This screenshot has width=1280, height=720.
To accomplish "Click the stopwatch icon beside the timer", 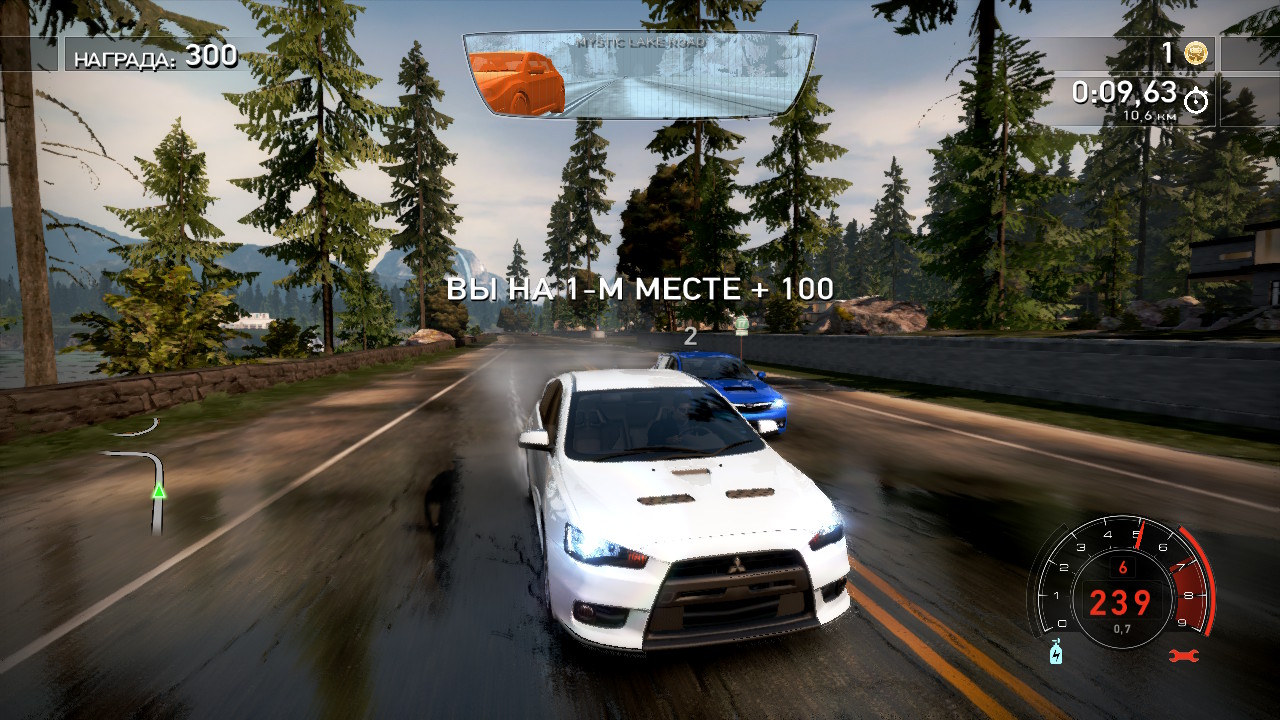I will [1196, 100].
